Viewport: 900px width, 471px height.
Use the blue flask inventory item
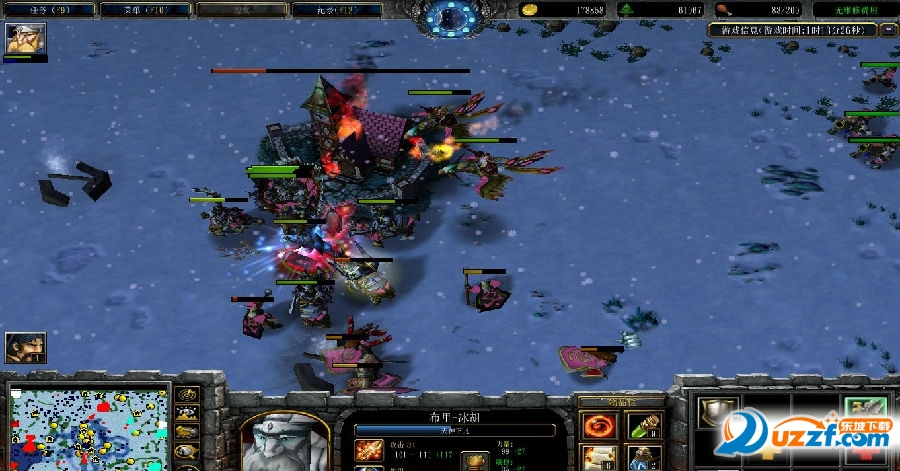(643, 459)
